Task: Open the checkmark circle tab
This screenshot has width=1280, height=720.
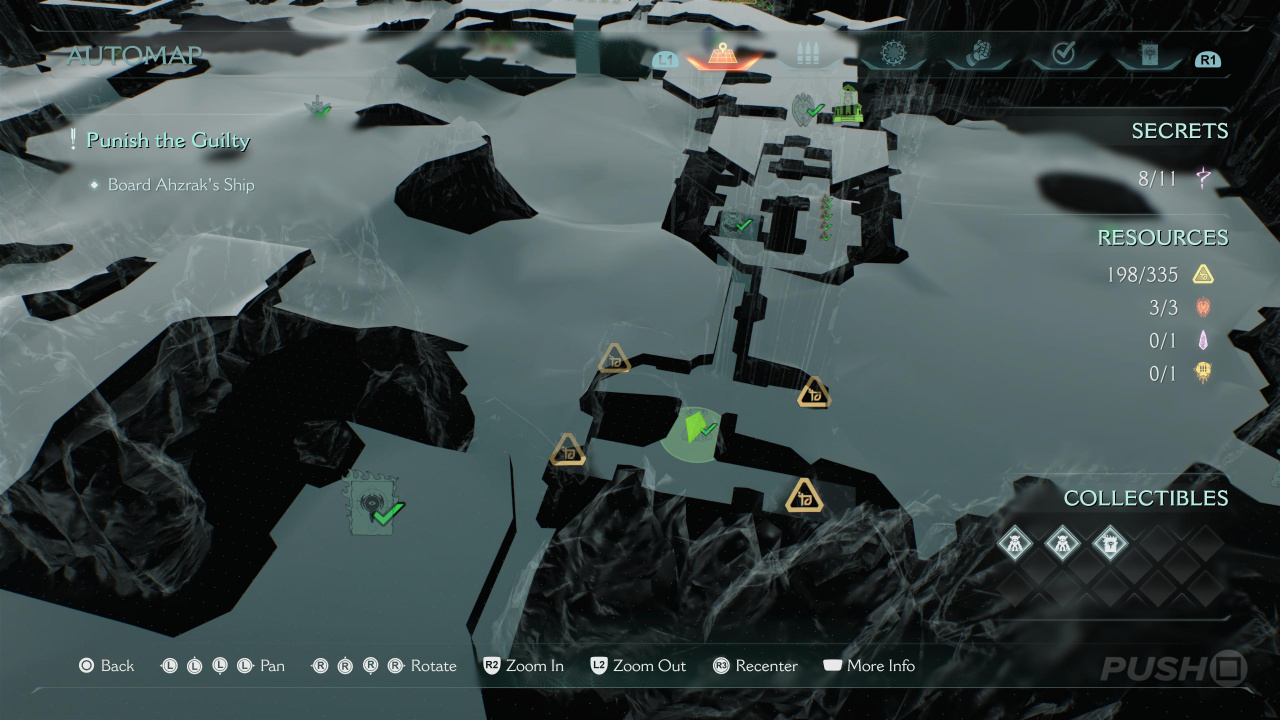Action: (1063, 55)
